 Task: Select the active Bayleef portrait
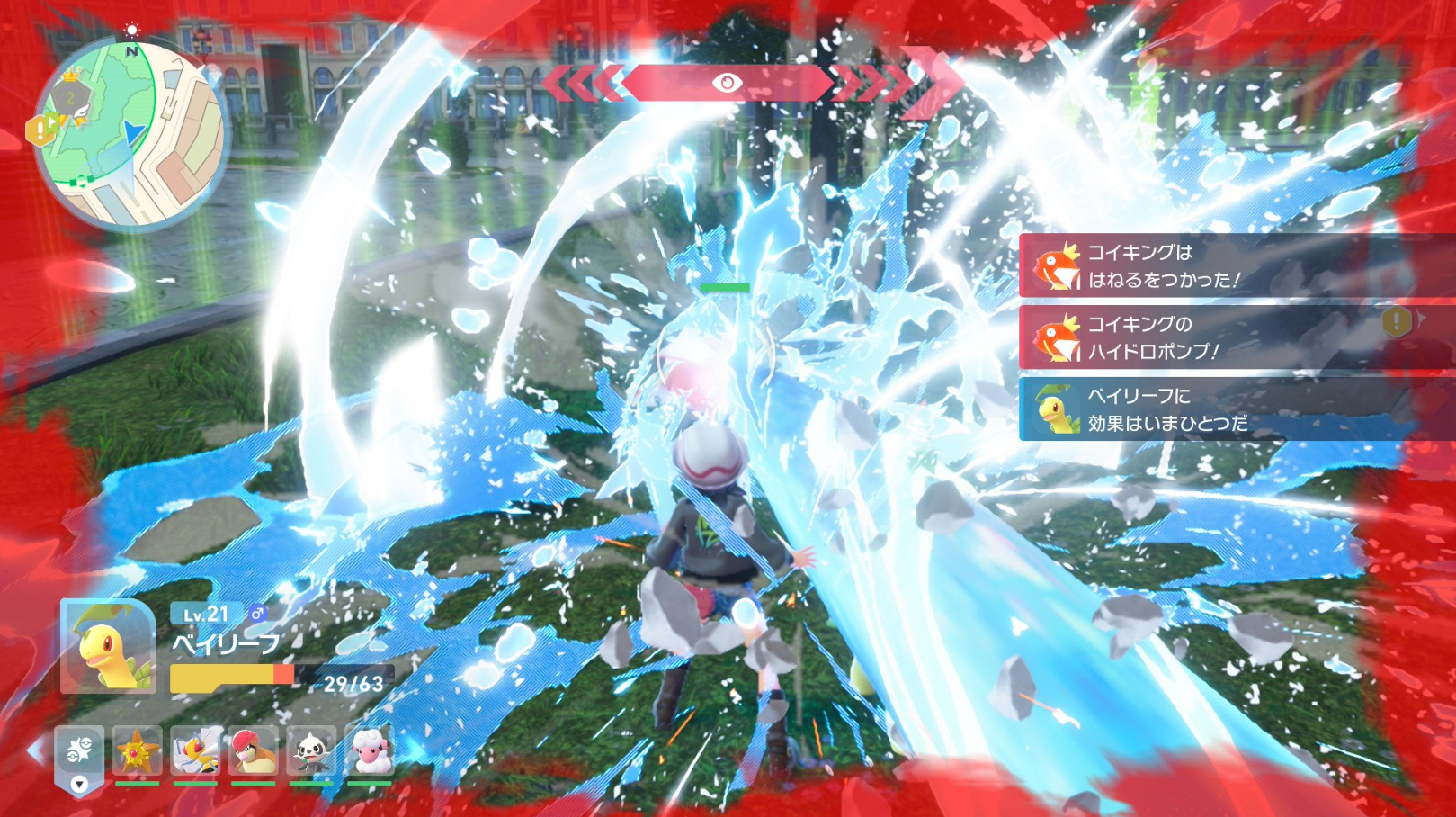tap(108, 646)
